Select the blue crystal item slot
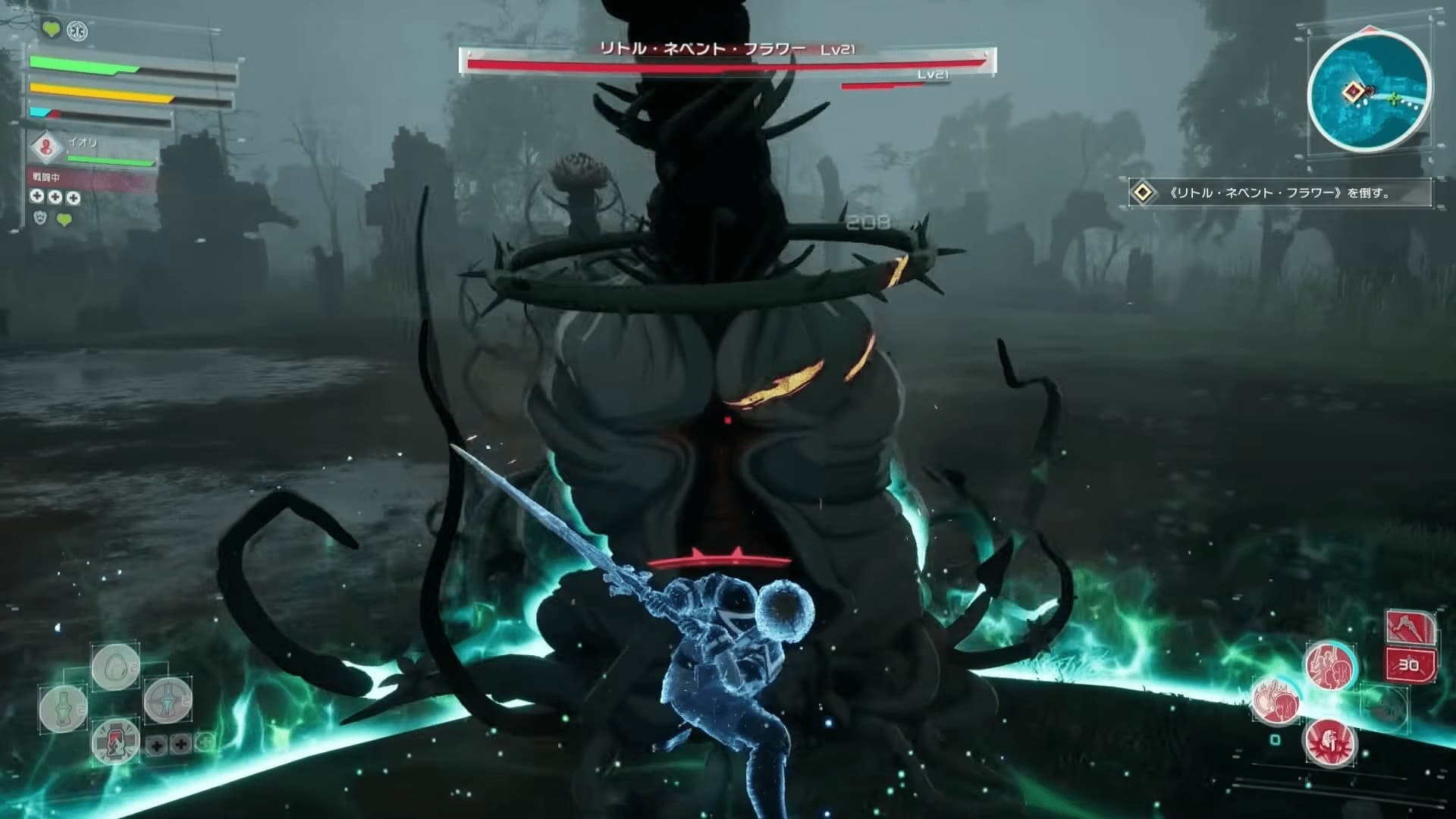Screen dimensions: 1456x819 [x=168, y=698]
